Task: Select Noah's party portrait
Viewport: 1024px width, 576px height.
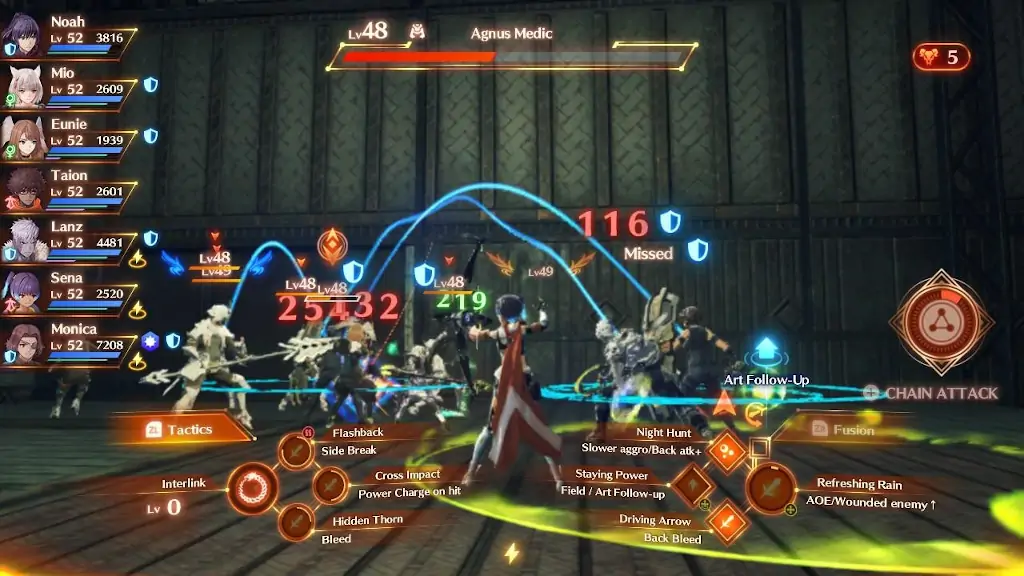Action: pyautogui.click(x=22, y=36)
